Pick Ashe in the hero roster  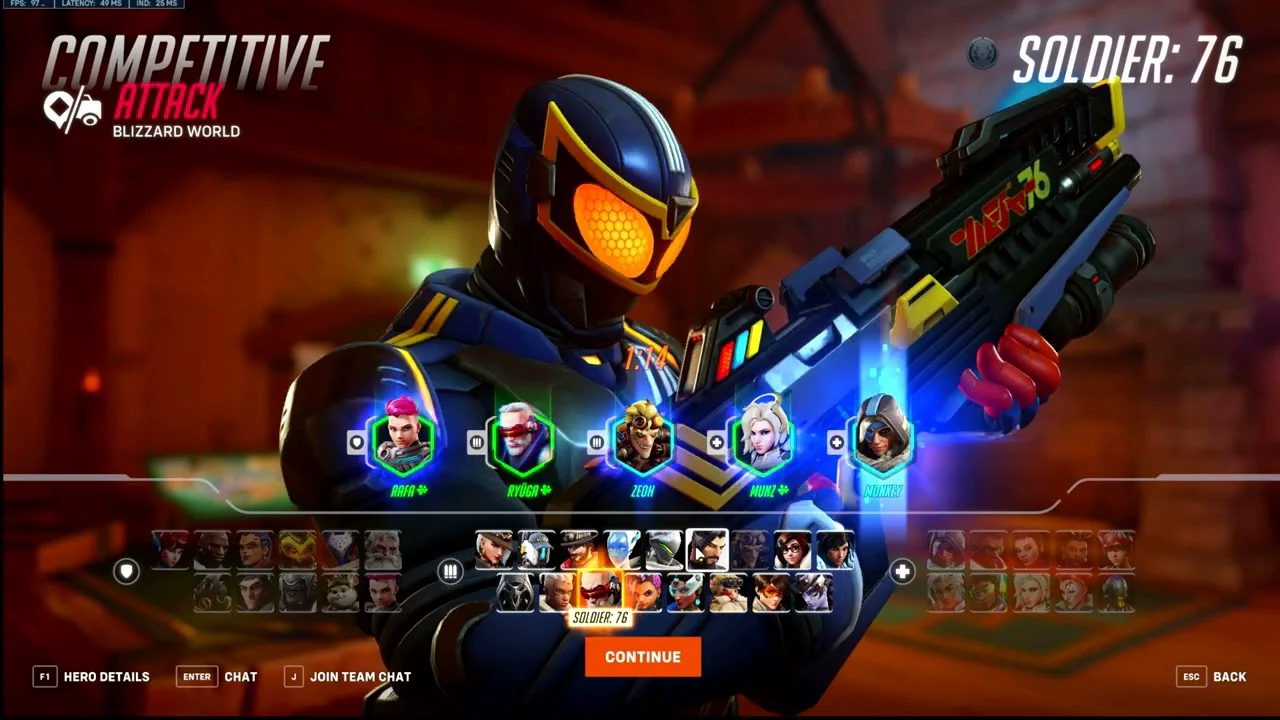(x=493, y=550)
